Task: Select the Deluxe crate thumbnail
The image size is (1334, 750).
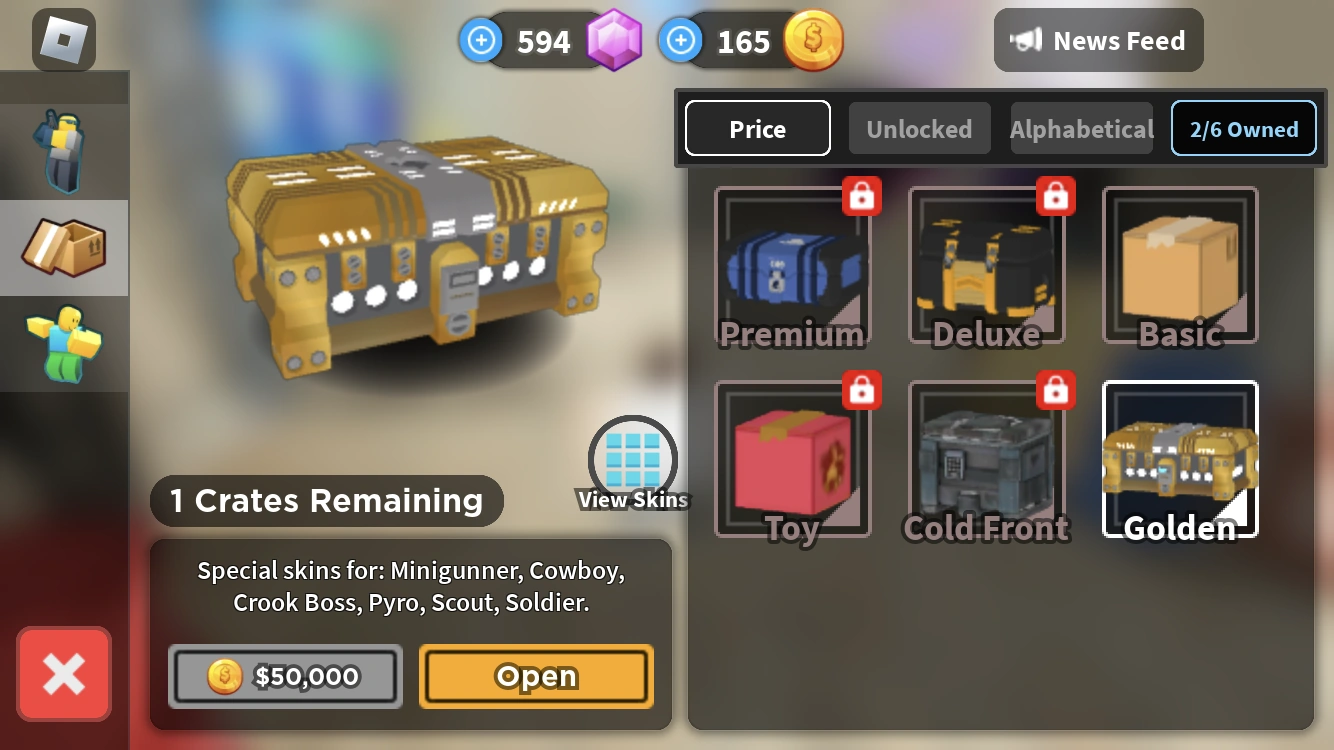Action: (x=986, y=263)
